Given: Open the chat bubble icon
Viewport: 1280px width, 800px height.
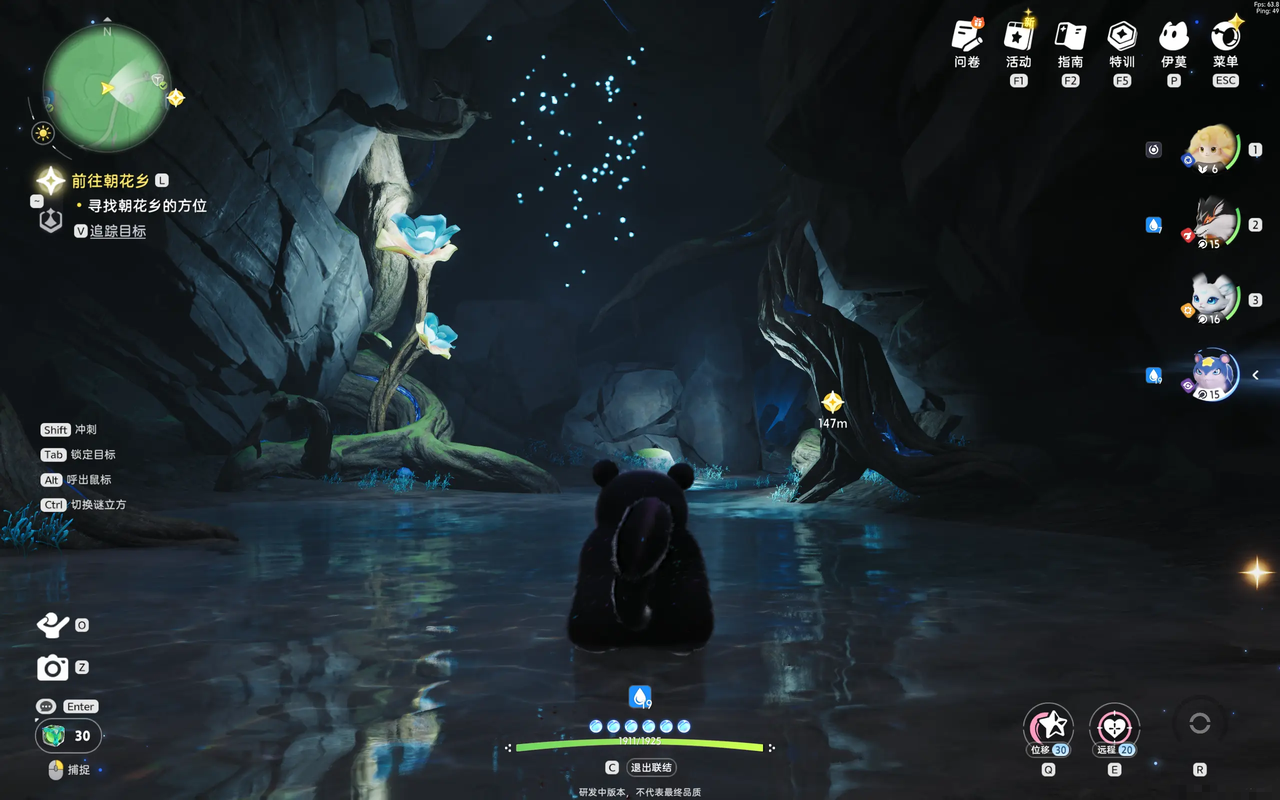Looking at the screenshot, I should click(46, 706).
